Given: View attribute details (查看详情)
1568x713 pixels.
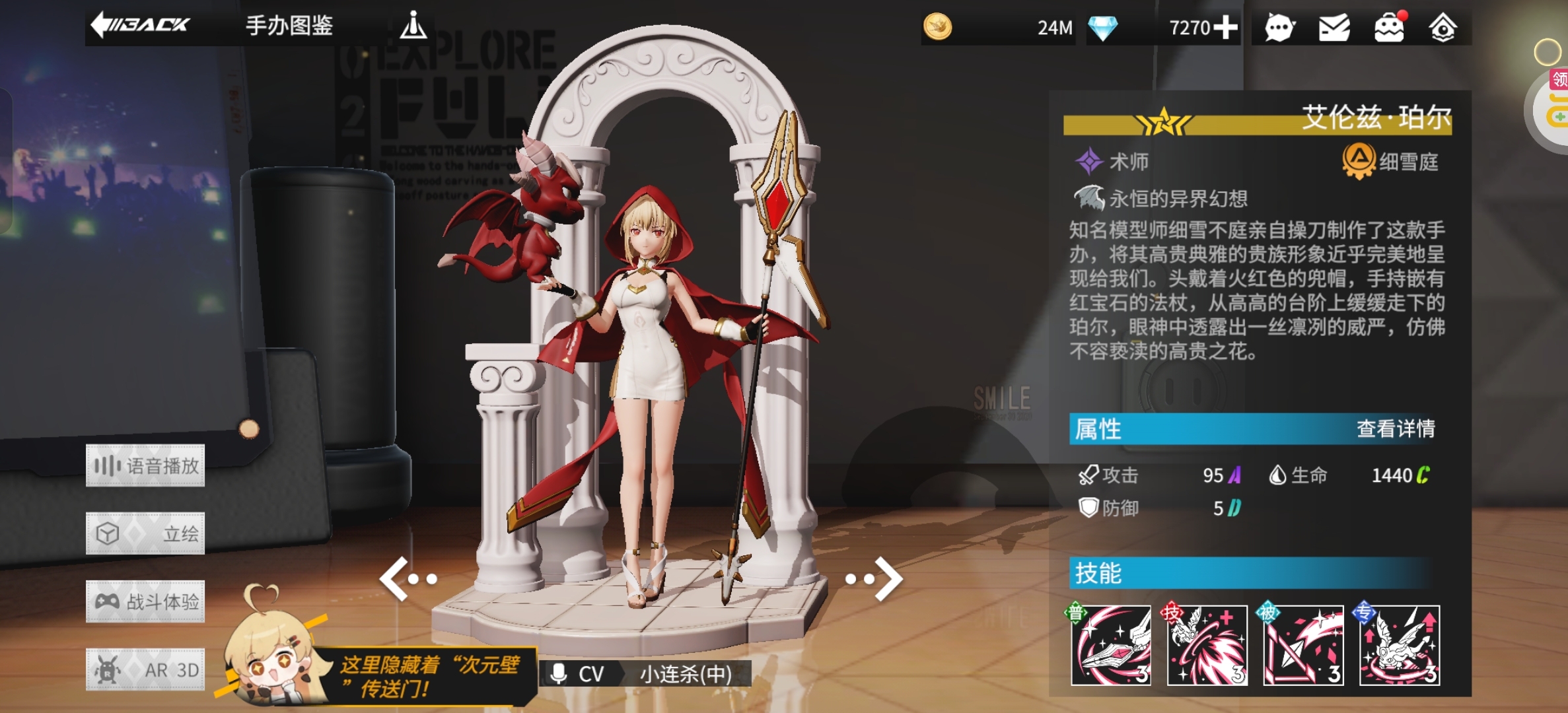Looking at the screenshot, I should tap(1395, 429).
